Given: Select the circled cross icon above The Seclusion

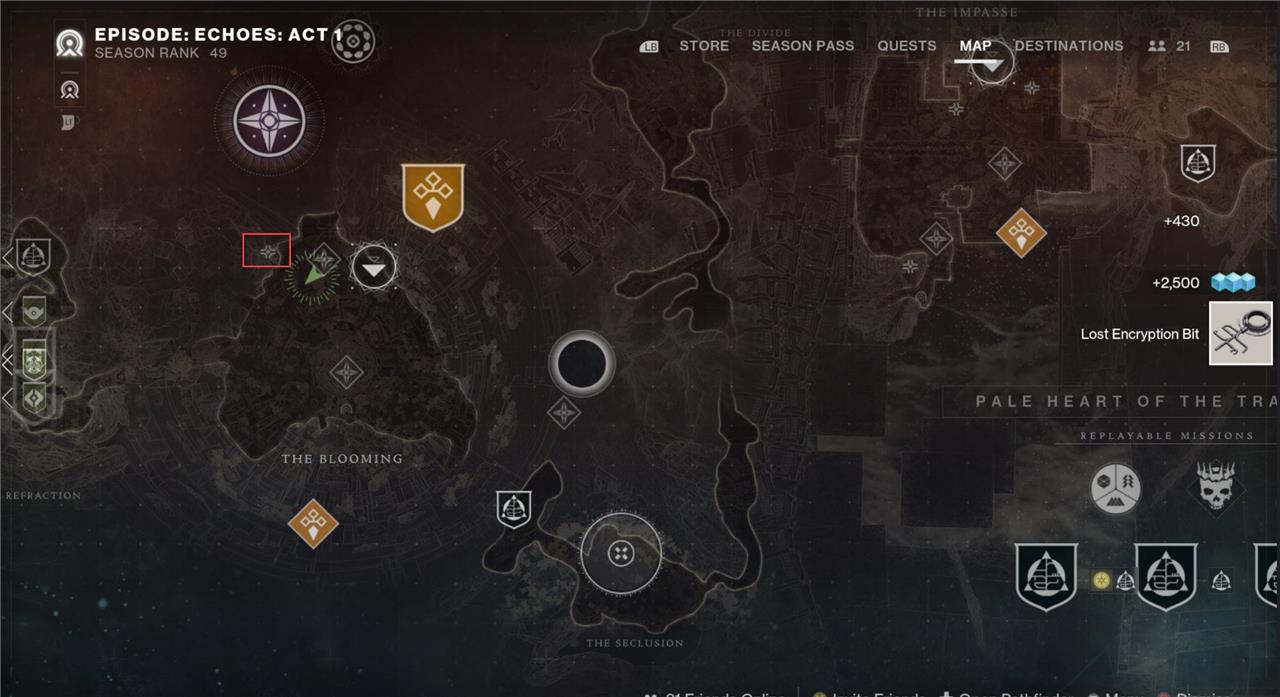Looking at the screenshot, I should click(x=621, y=552).
